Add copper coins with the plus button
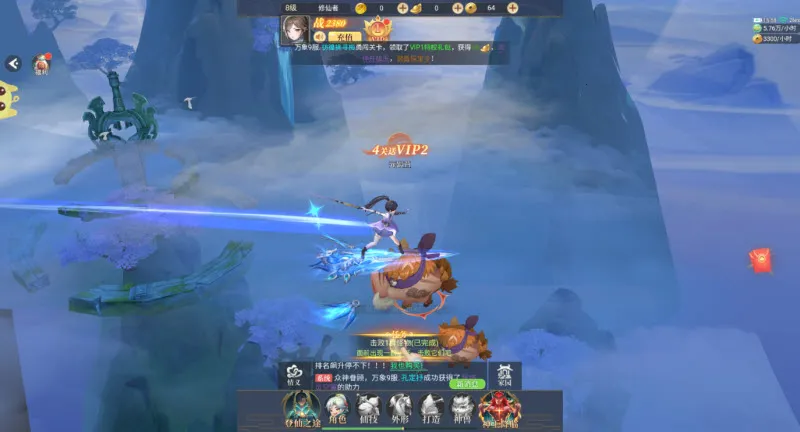 point(512,8)
